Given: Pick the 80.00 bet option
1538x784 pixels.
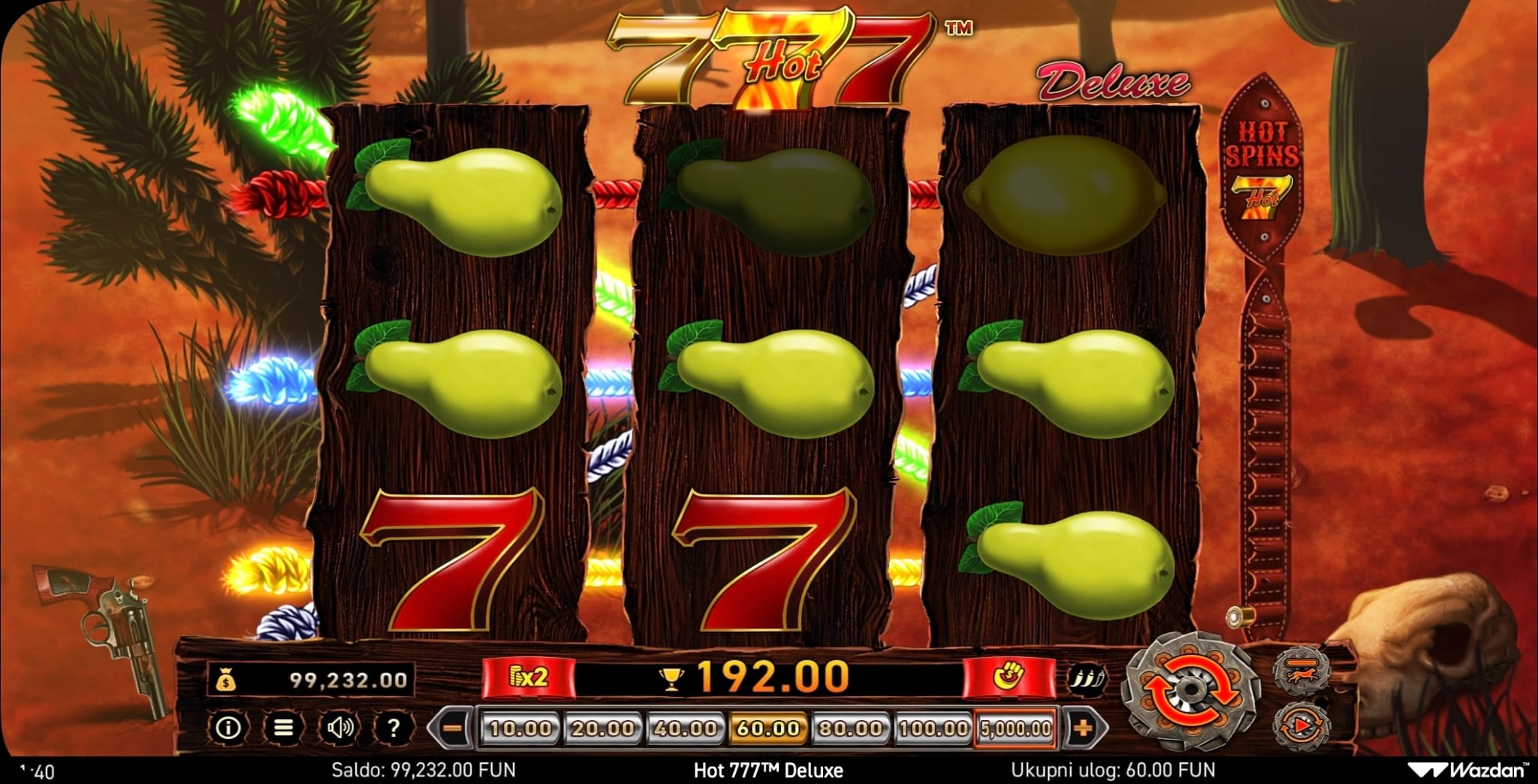Looking at the screenshot, I should click(x=850, y=728).
